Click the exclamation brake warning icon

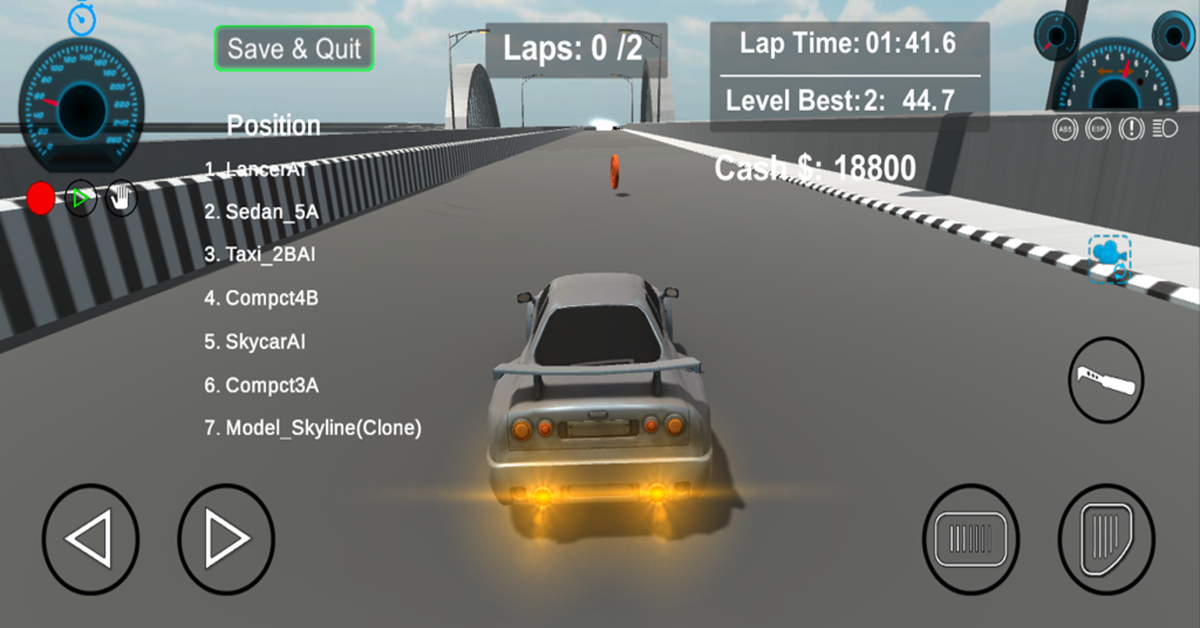[x=1132, y=128]
